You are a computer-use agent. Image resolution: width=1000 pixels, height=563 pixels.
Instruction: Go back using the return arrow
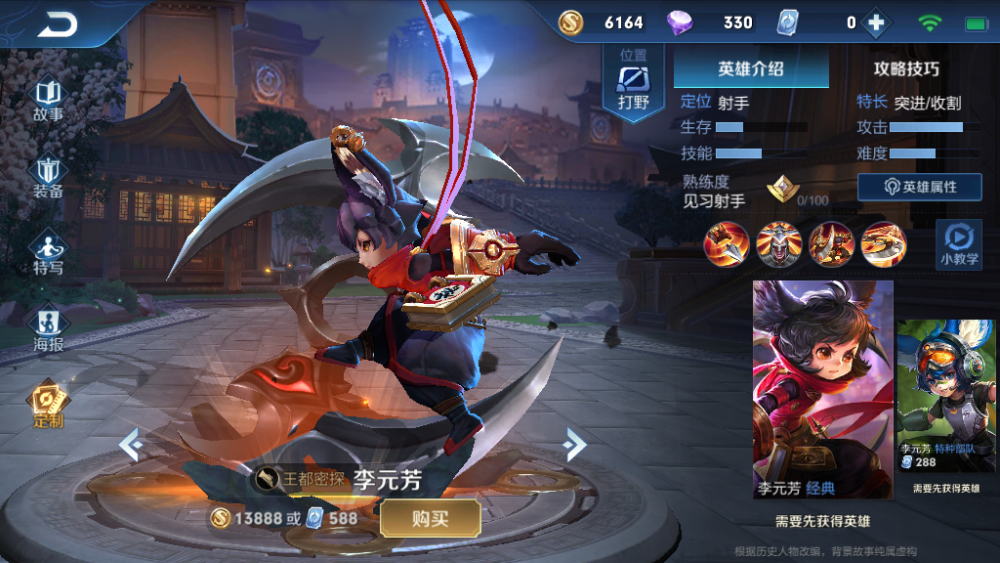point(59,24)
